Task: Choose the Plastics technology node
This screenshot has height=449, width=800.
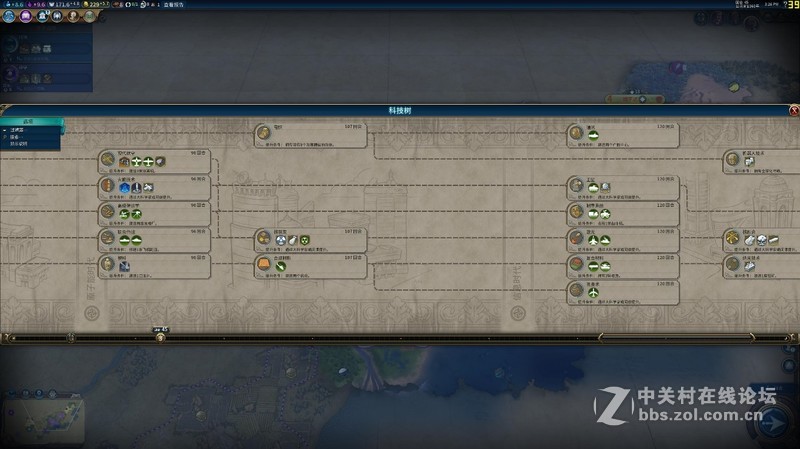Action: click(155, 264)
